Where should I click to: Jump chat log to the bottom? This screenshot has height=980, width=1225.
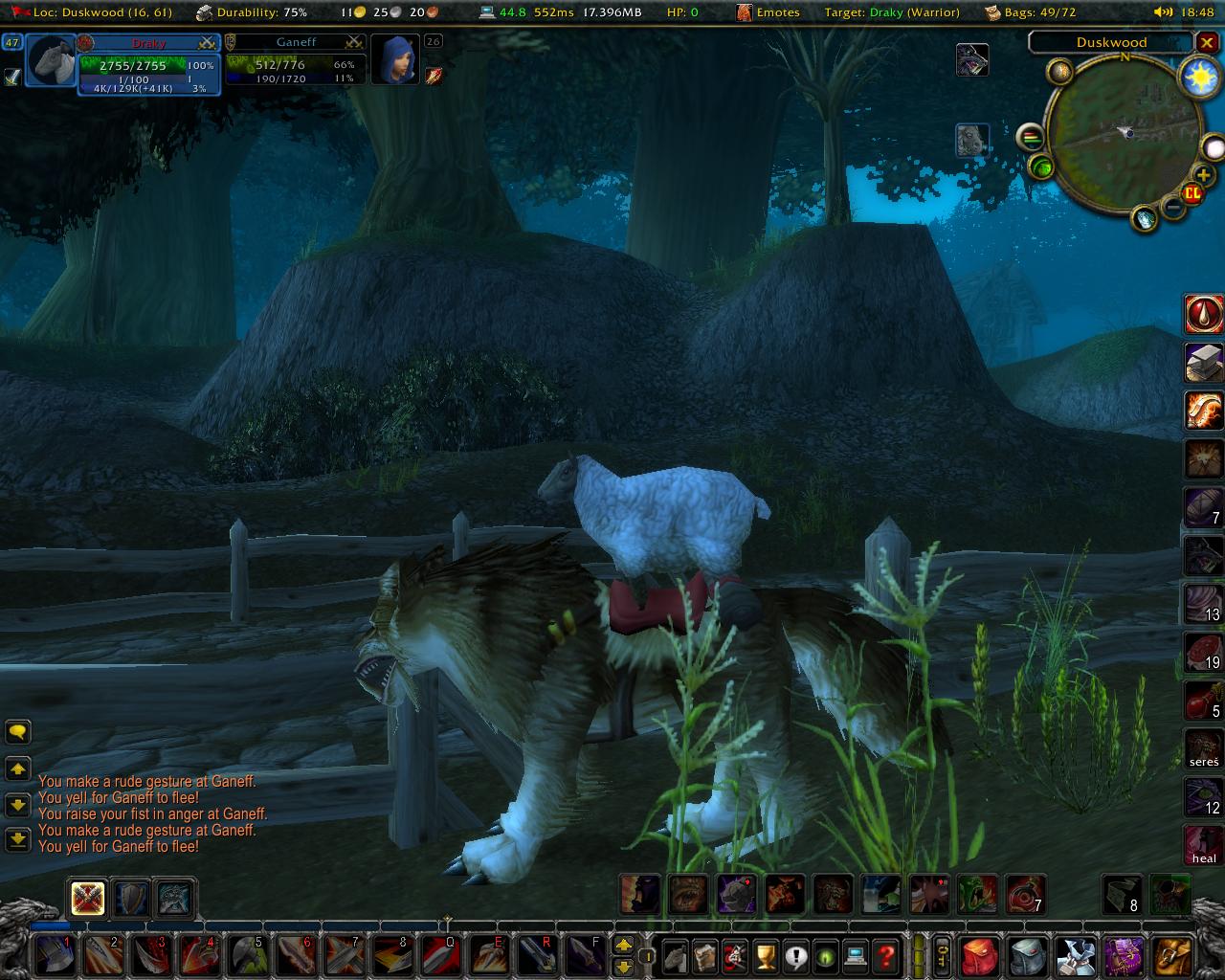18,839
